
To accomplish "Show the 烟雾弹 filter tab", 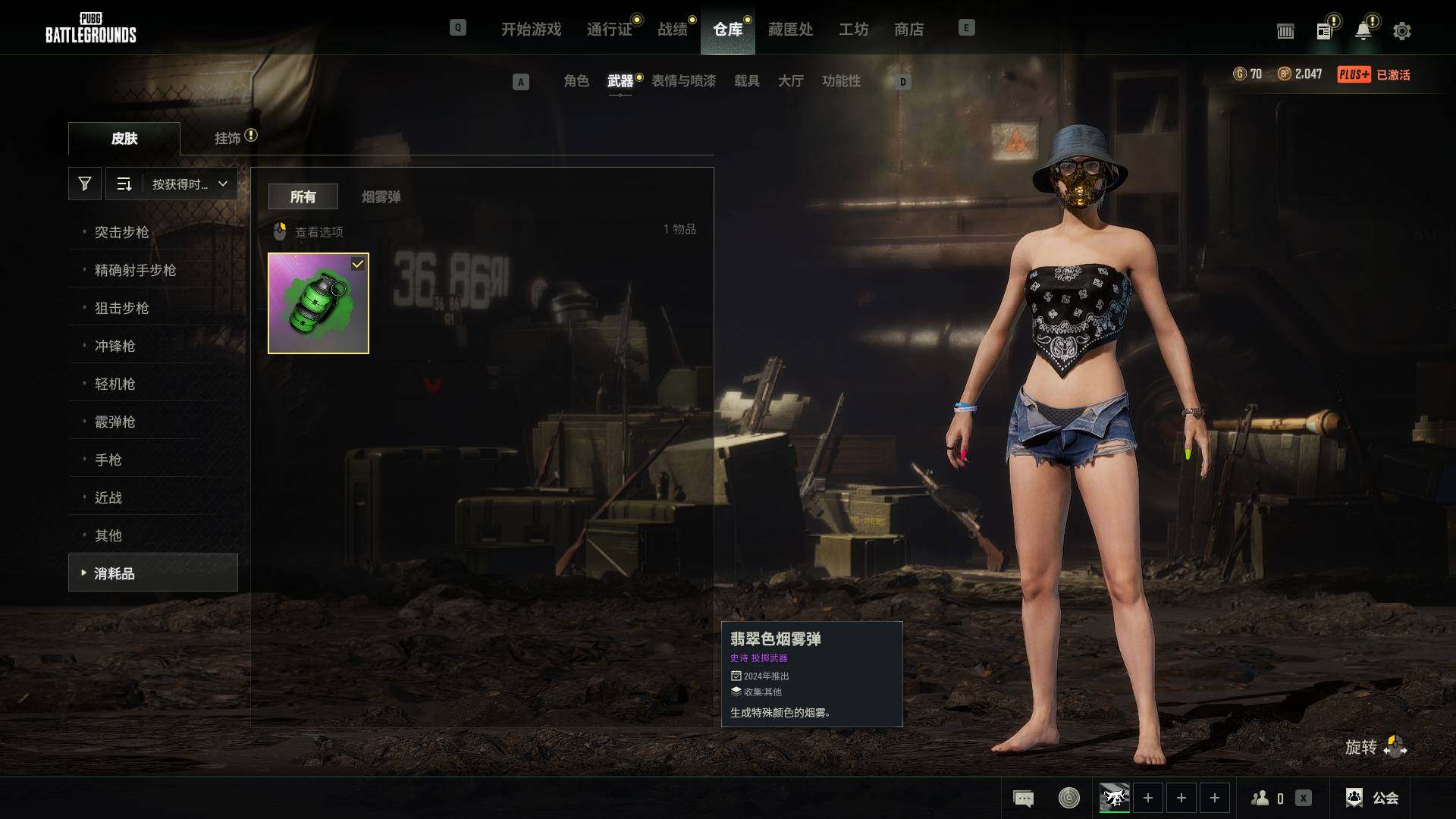I will coord(381,197).
